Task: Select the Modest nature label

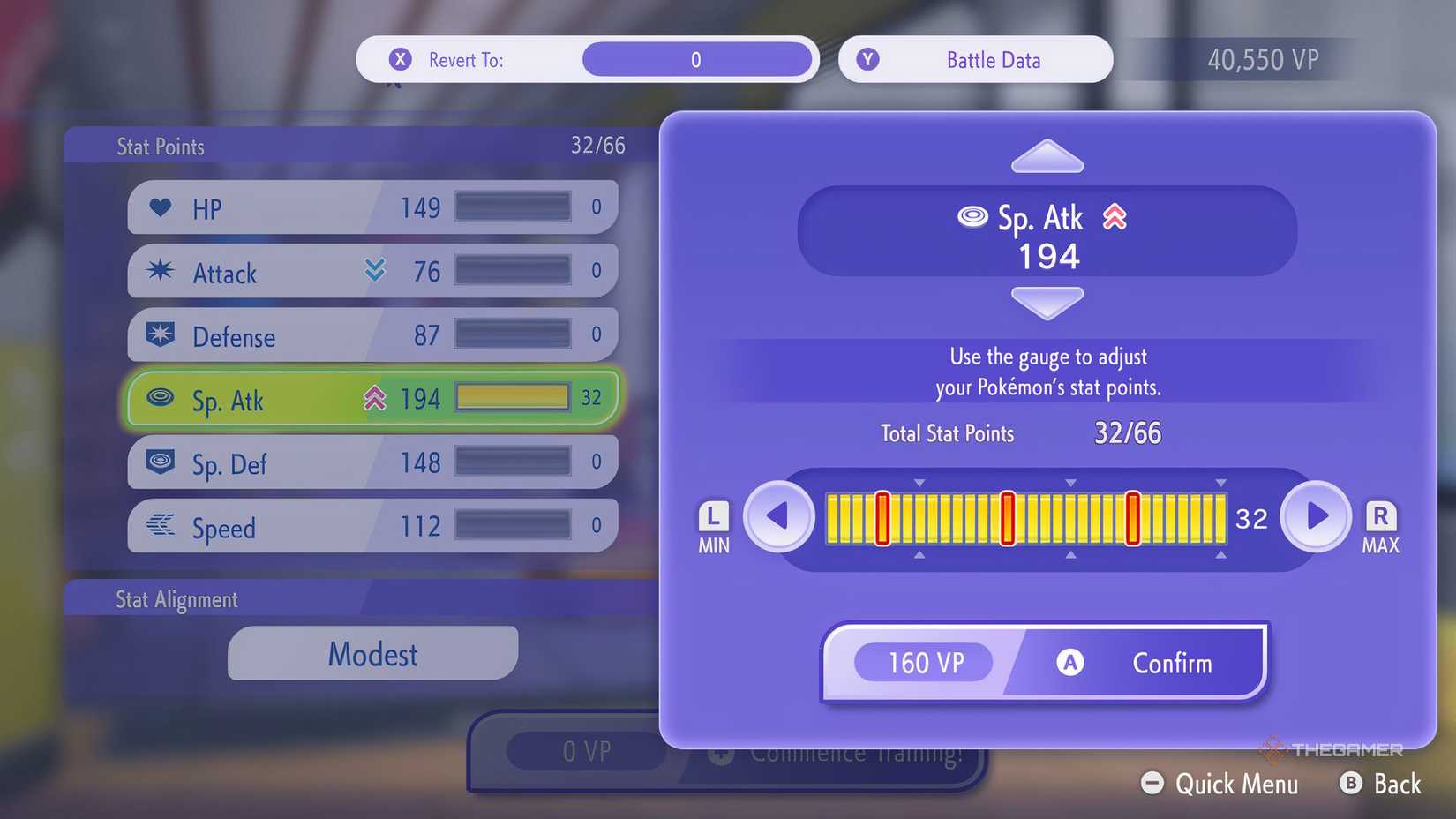Action: 372,654
